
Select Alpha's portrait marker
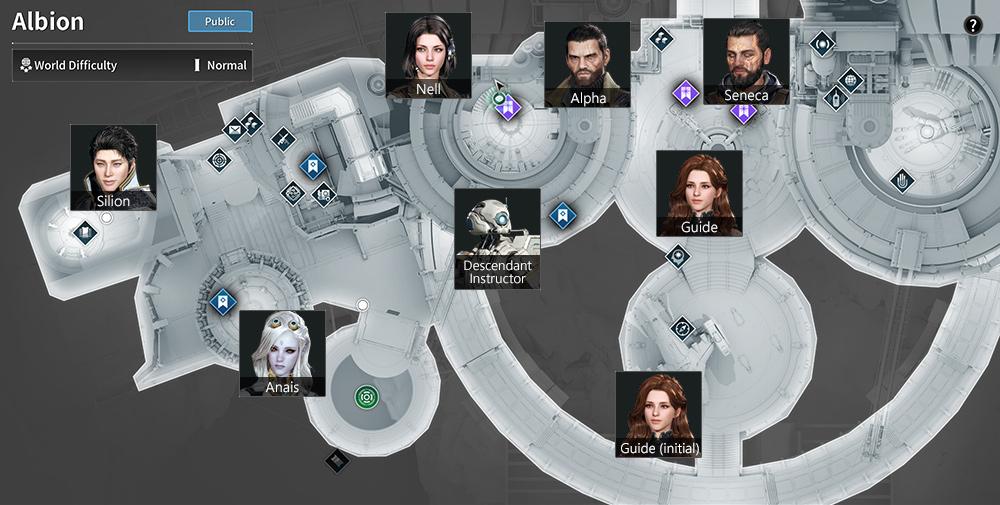pyautogui.click(x=587, y=64)
